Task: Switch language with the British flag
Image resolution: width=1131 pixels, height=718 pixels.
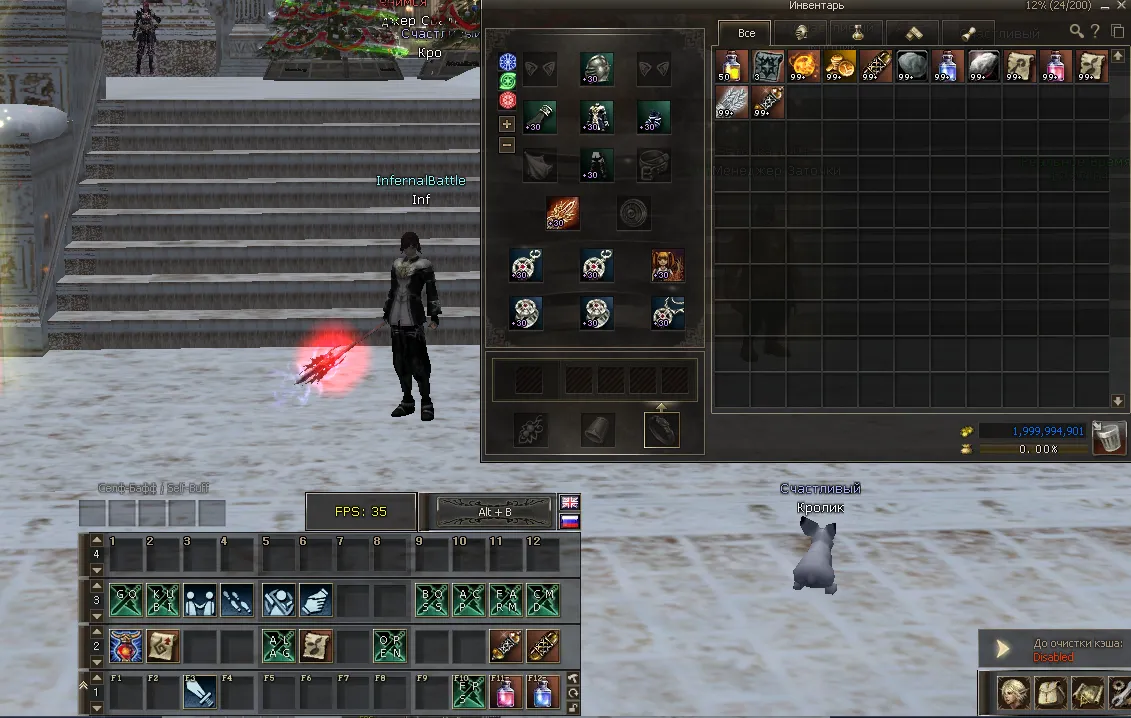Action: [569, 502]
